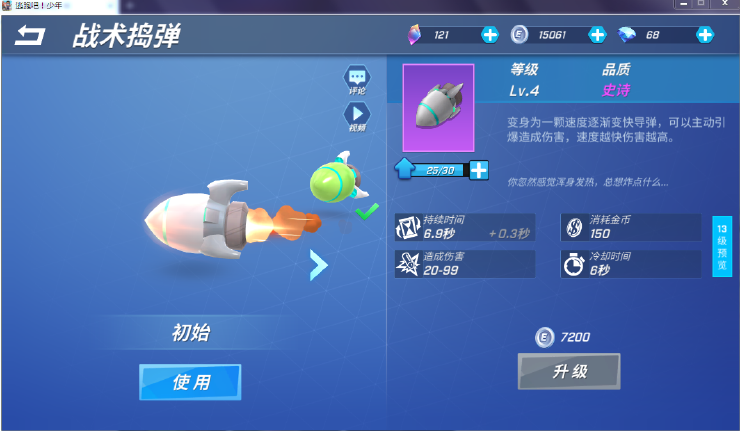Add missile fragments with plus button
This screenshot has height=431, width=740.
479,170
